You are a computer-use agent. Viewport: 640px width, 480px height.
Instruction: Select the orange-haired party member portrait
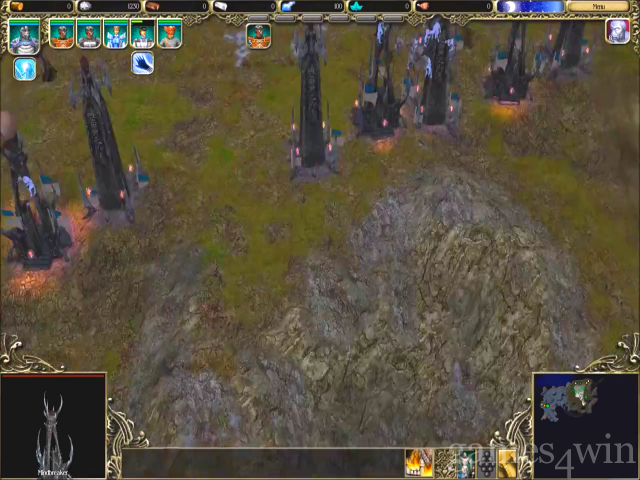coord(169,35)
